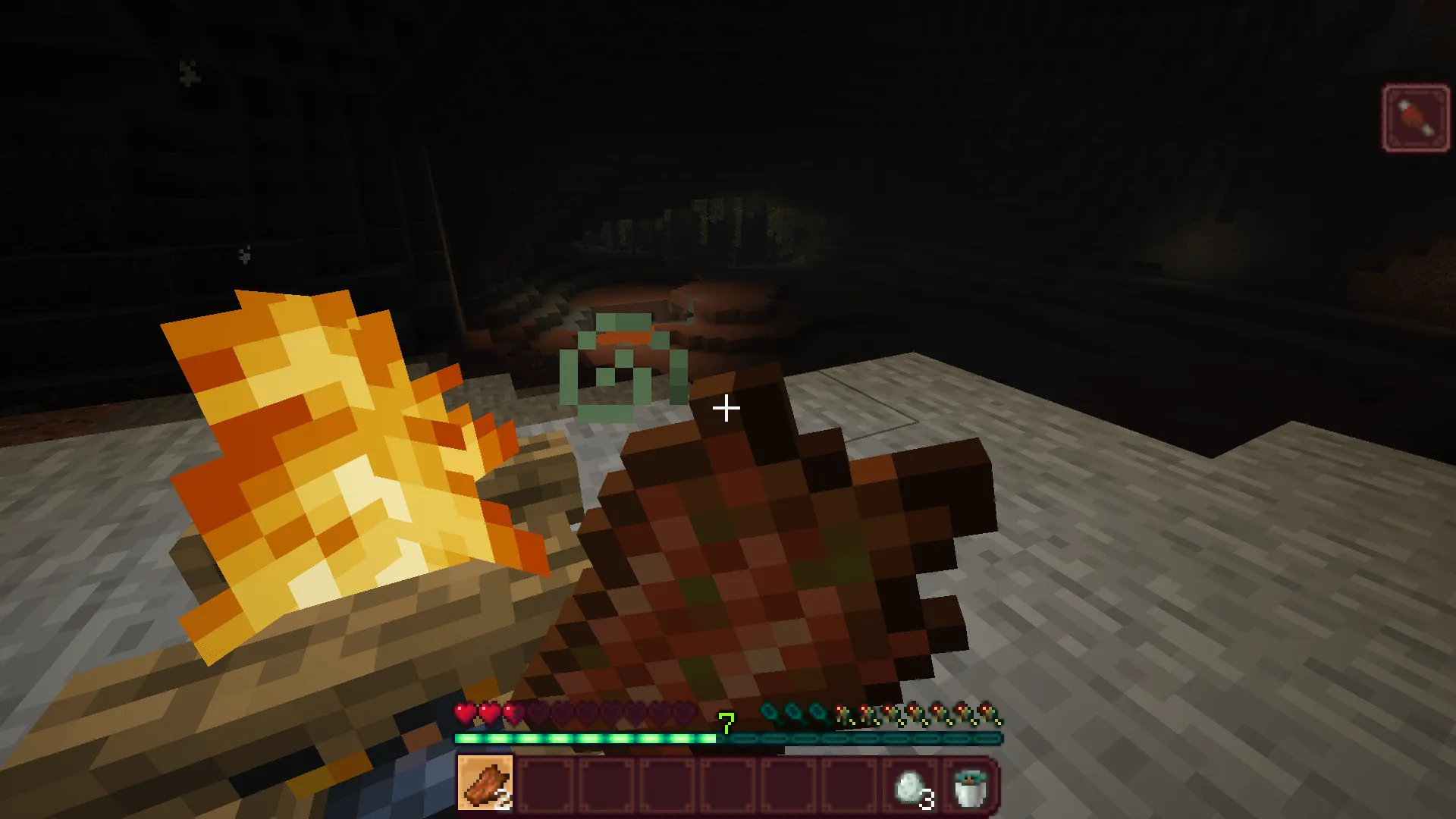Click the crosshair at screen center
Viewport: 1456px width, 819px height.
[x=726, y=409]
